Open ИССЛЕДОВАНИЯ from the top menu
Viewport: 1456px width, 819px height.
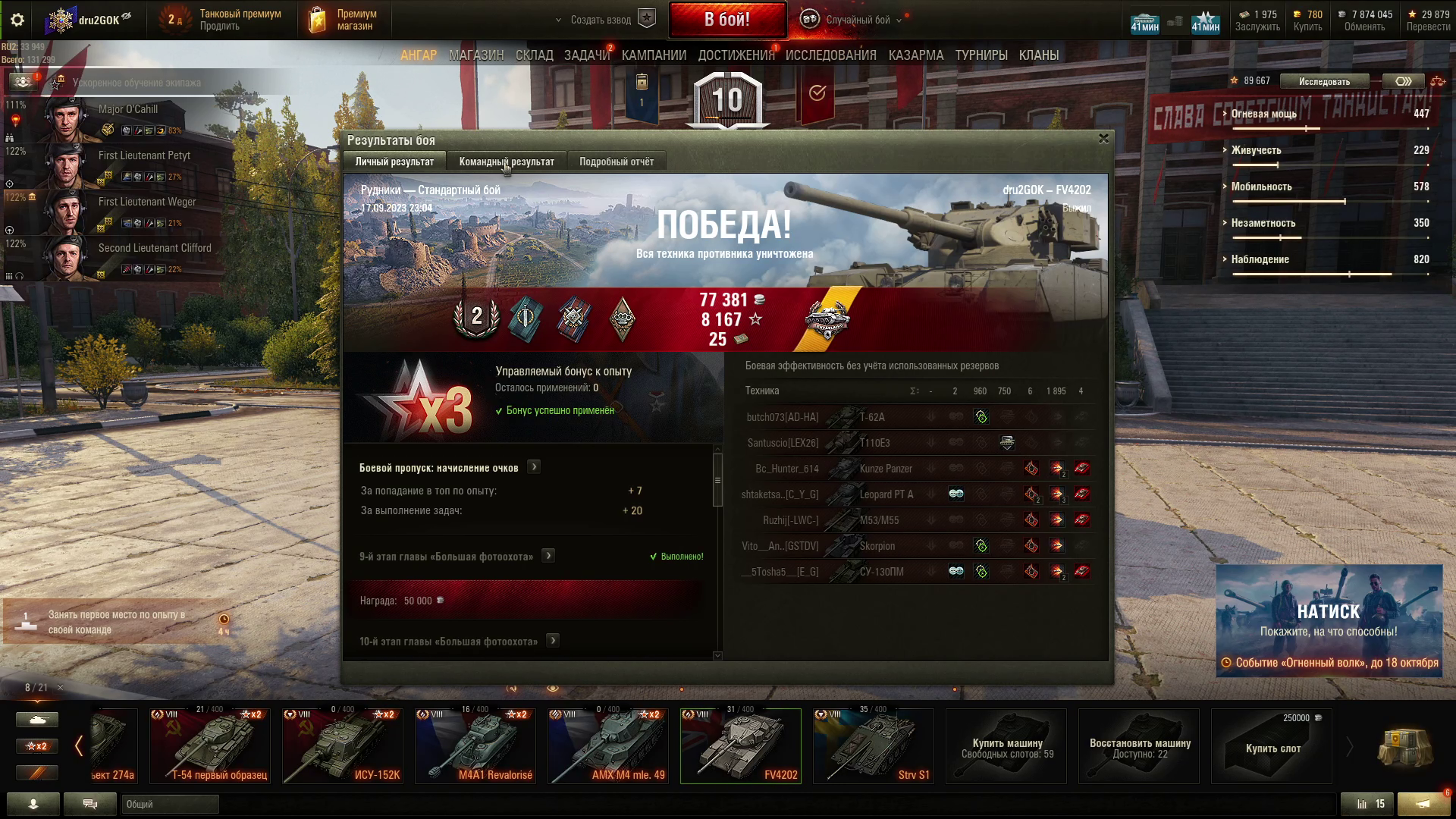tap(830, 55)
